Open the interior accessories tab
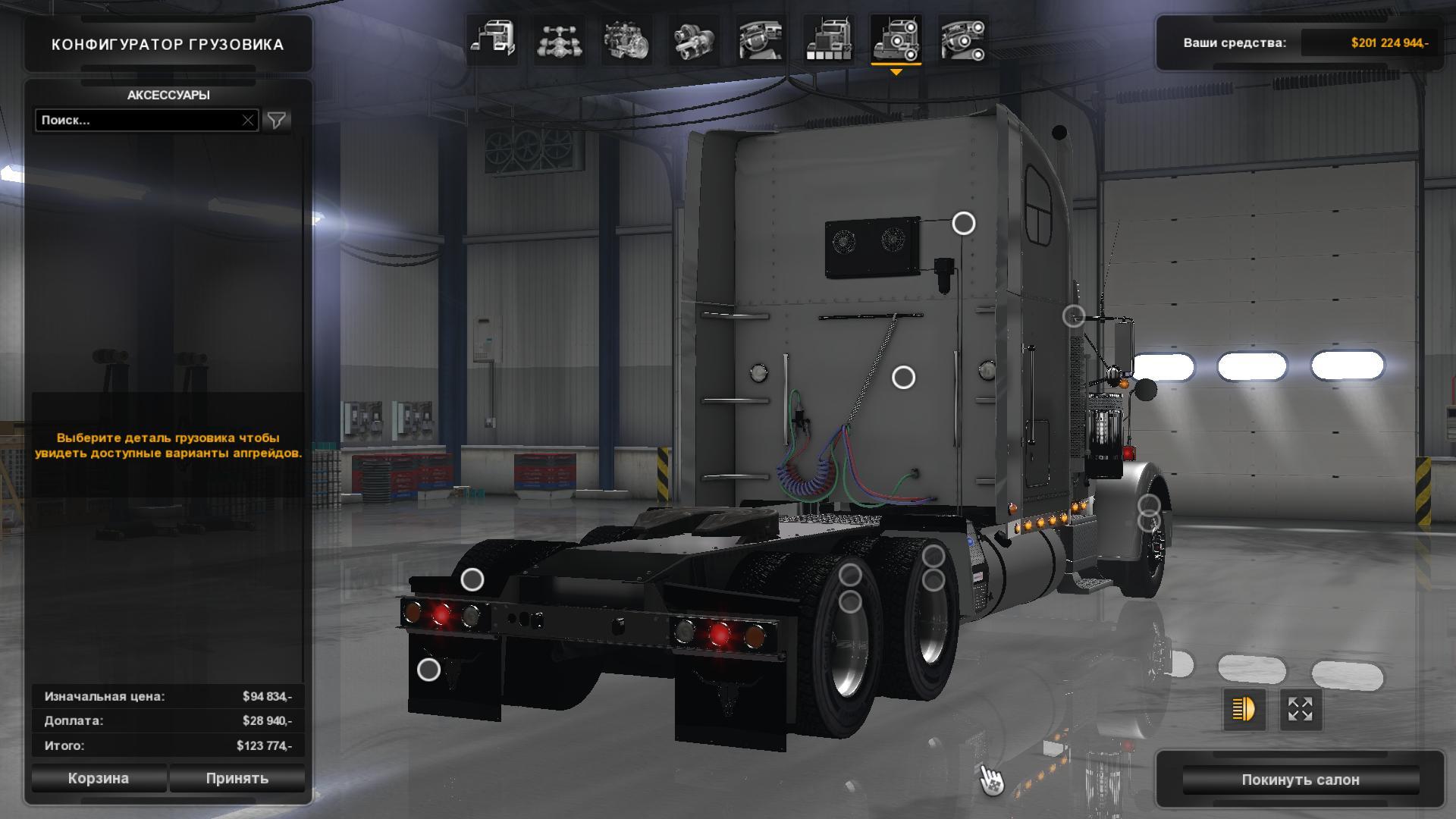Screen dimensions: 1456x819 click(962, 39)
